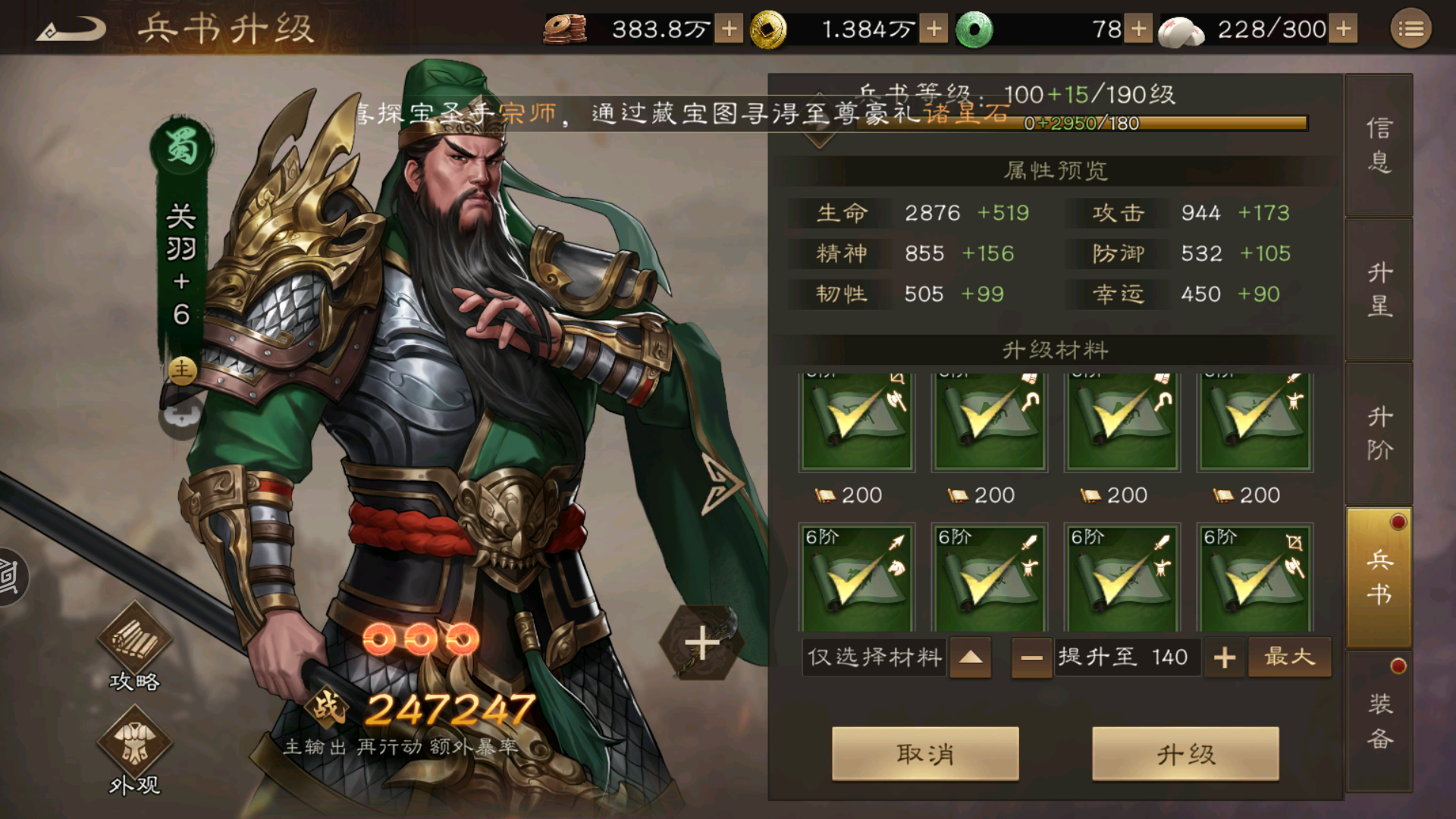Screen dimensions: 1456x819
Task: Click the 提升至 140 level input field
Action: pos(1128,657)
